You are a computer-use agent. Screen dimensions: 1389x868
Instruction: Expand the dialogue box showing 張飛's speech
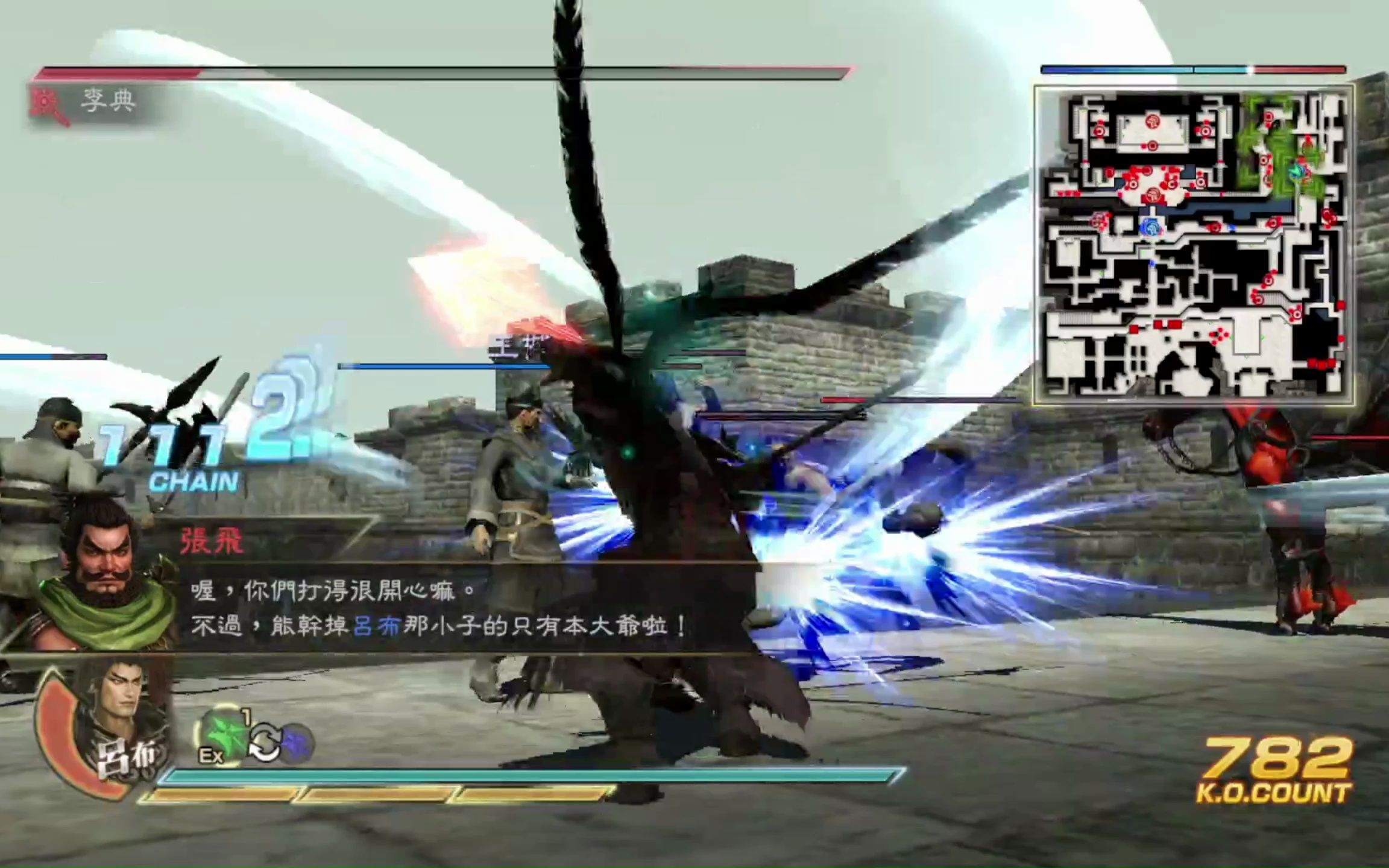[x=422, y=609]
